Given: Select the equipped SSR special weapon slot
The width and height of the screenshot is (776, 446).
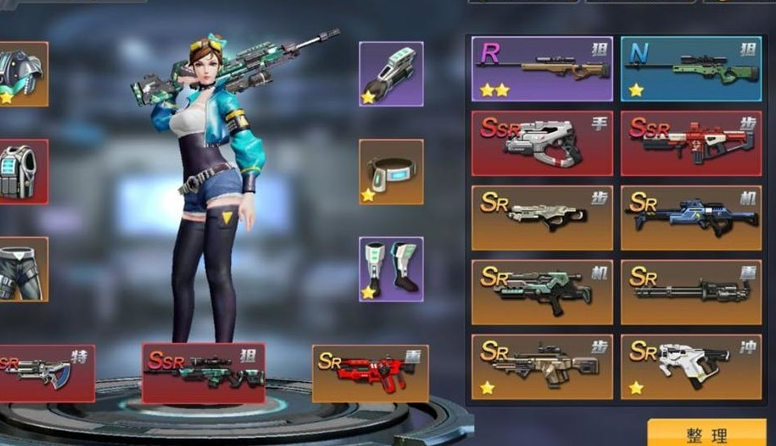Looking at the screenshot, I should (45, 373).
